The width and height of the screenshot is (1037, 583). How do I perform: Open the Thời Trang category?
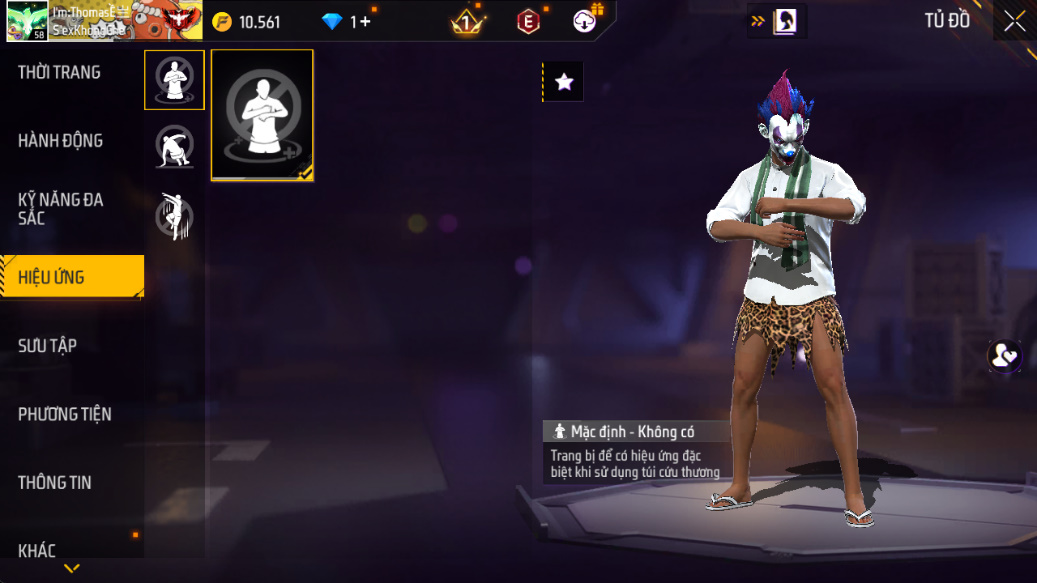pyautogui.click(x=60, y=73)
